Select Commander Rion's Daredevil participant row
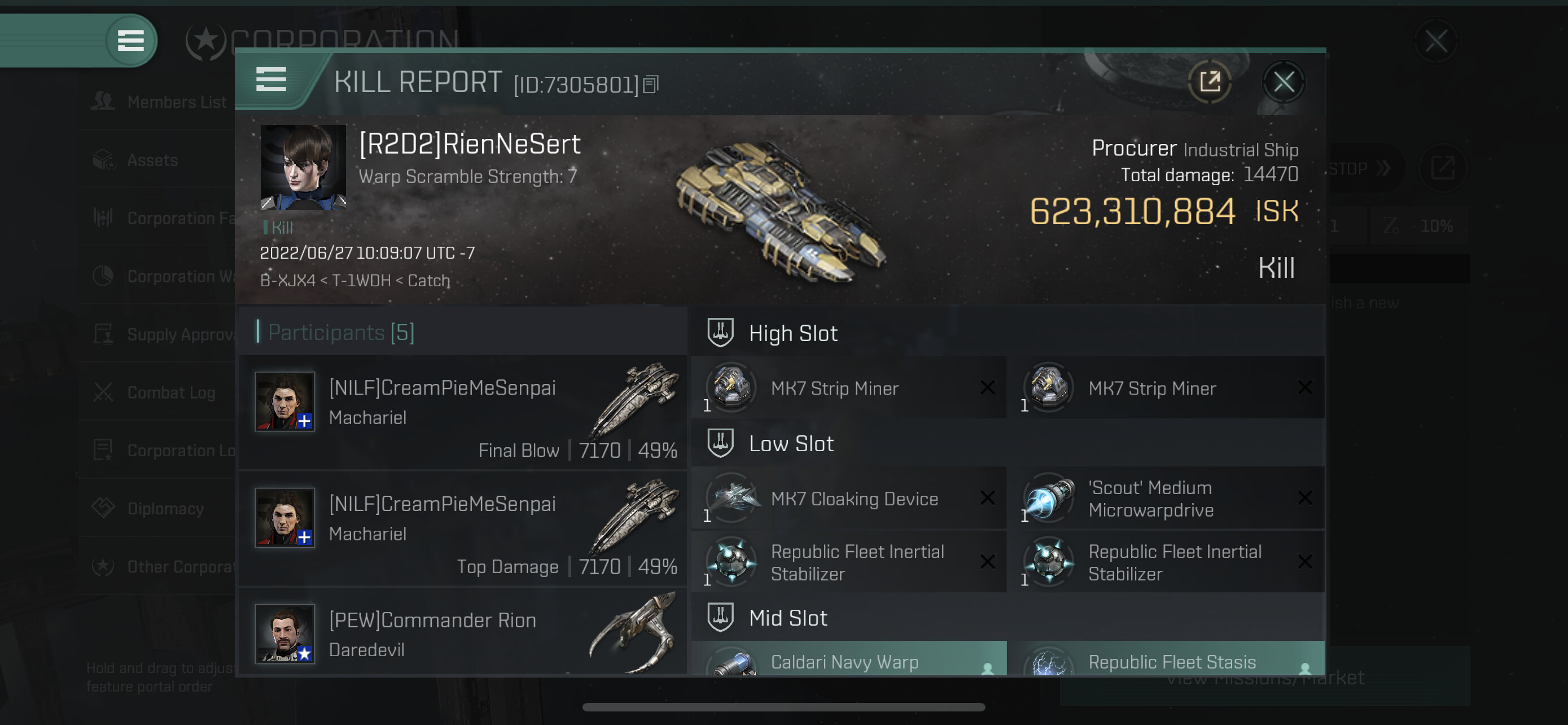Screen dimensions: 1568x725 [x=463, y=633]
